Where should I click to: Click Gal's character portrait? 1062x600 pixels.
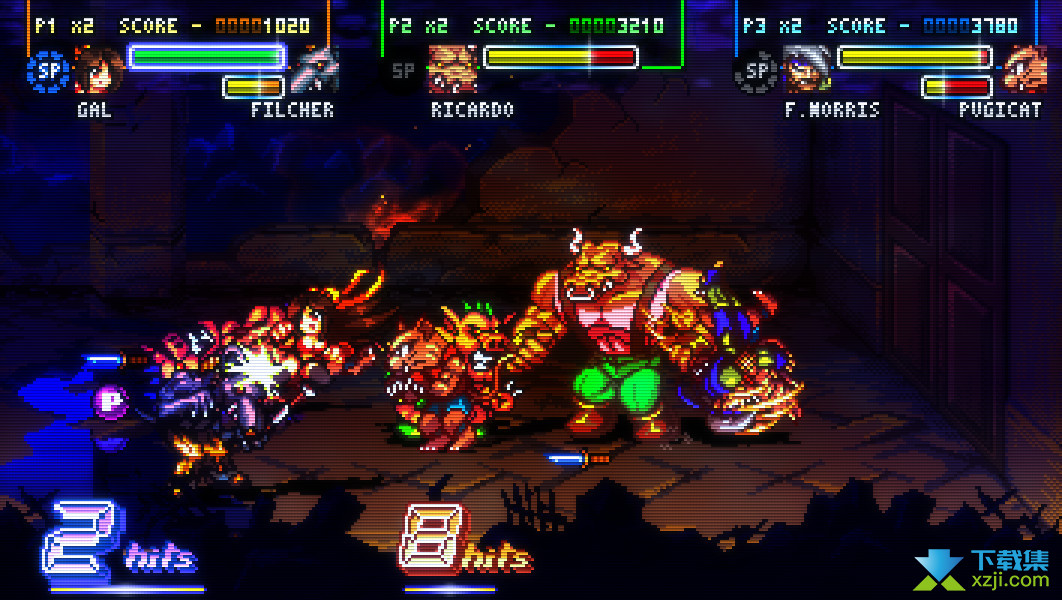pyautogui.click(x=98, y=69)
